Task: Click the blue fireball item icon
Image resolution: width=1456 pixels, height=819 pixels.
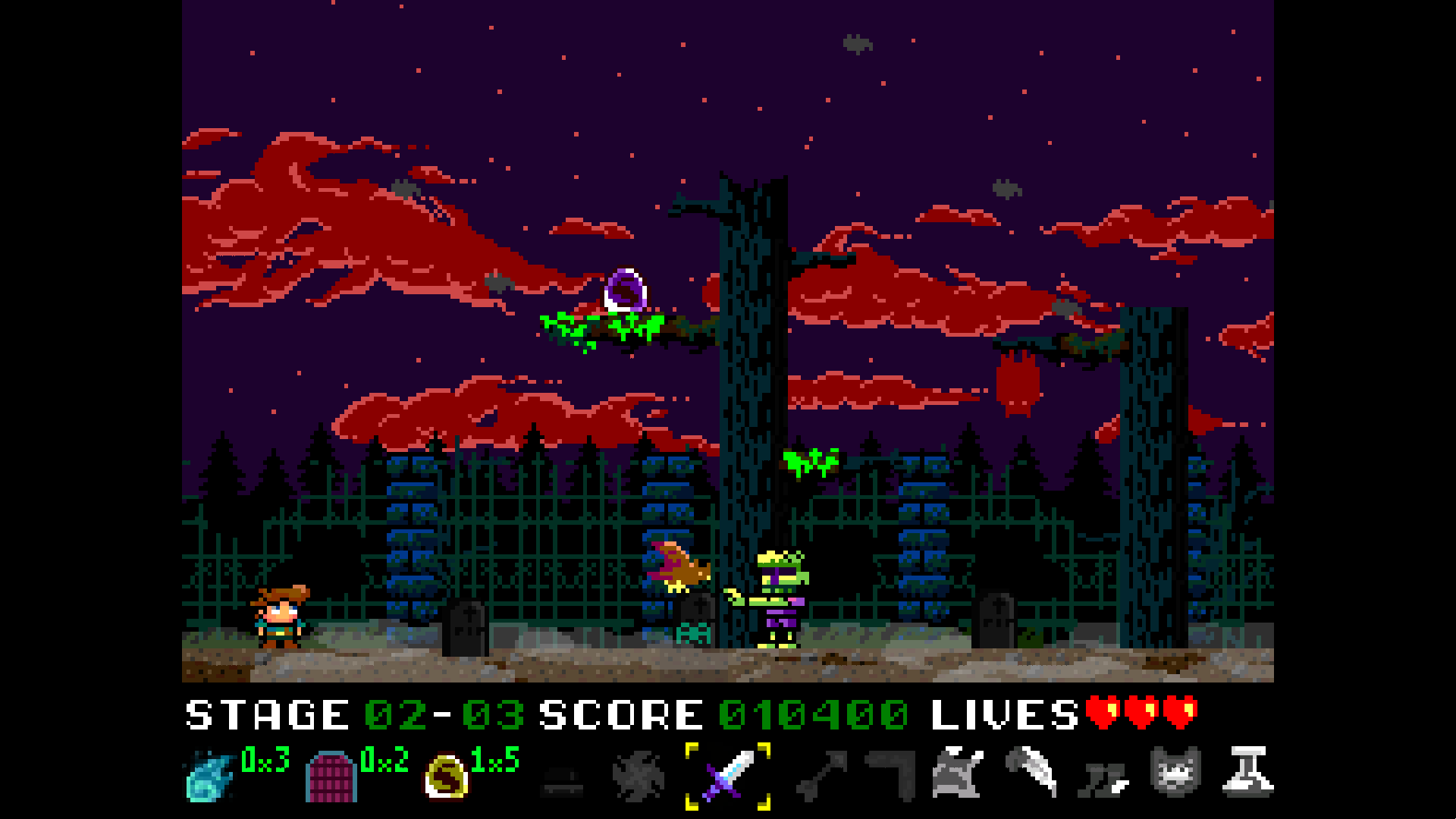Action: point(209,777)
